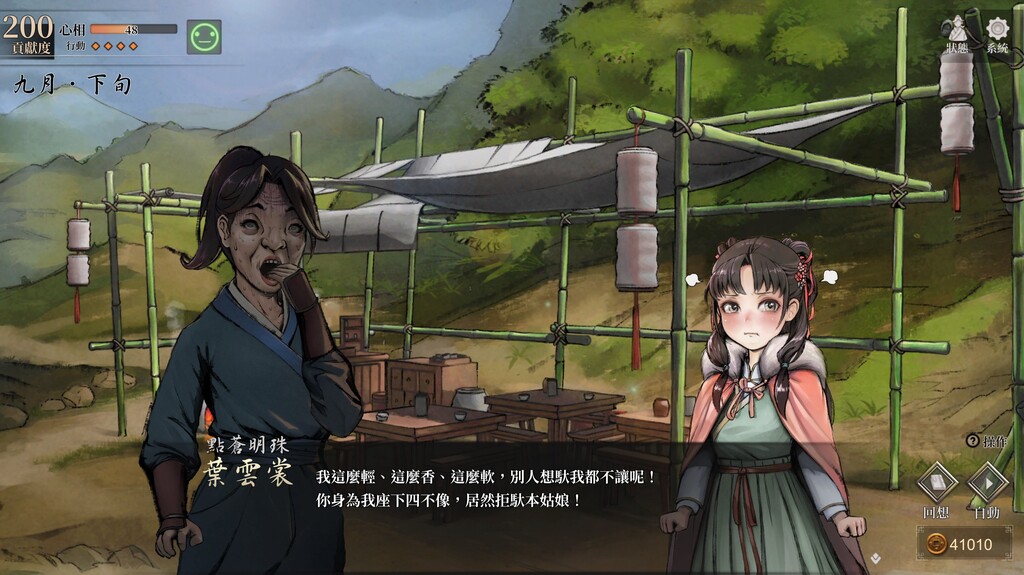Open the 系統 system gear menu
1024x575 pixels.
tap(997, 32)
